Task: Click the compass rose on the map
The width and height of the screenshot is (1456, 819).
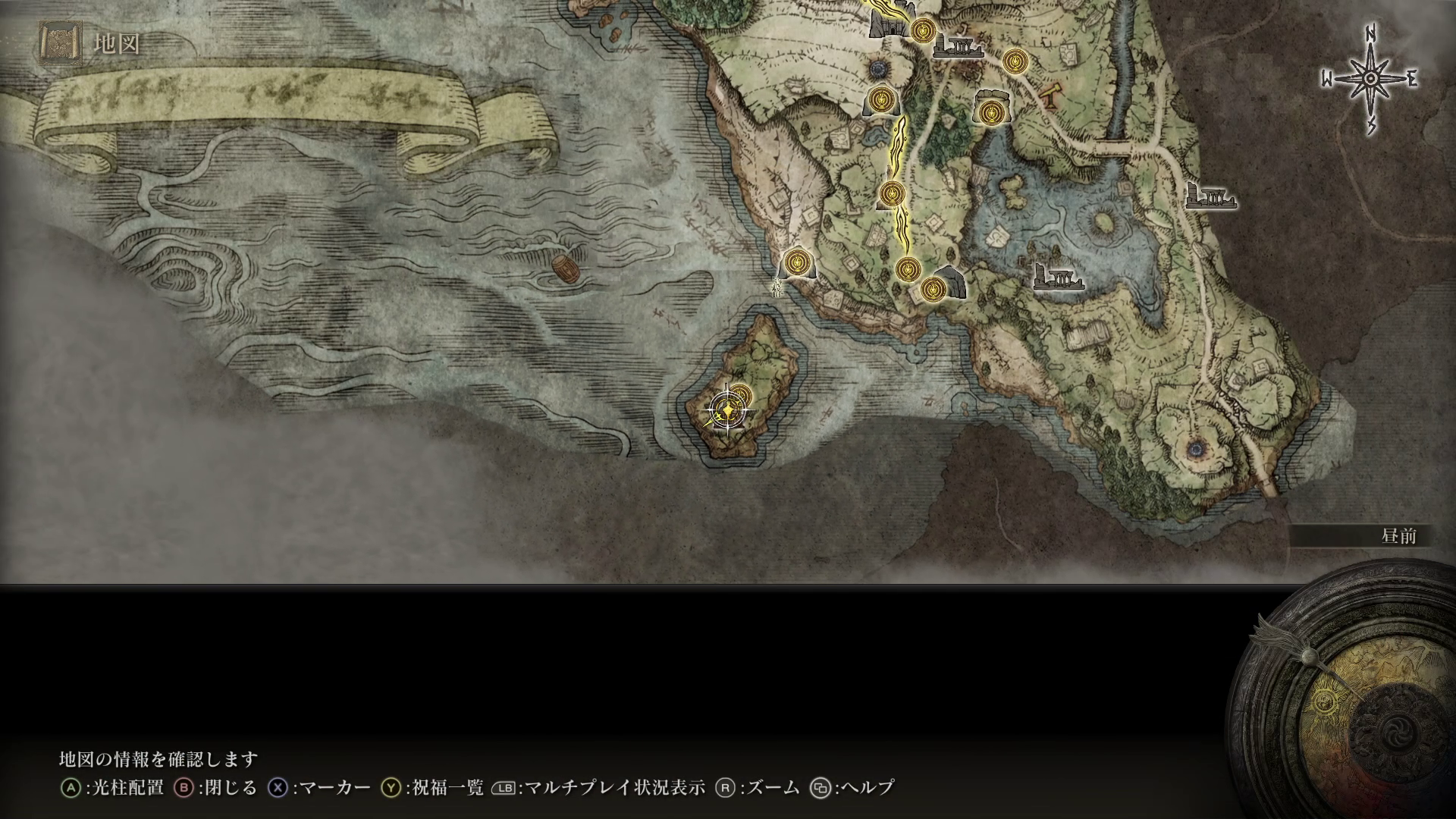Action: 1371,79
